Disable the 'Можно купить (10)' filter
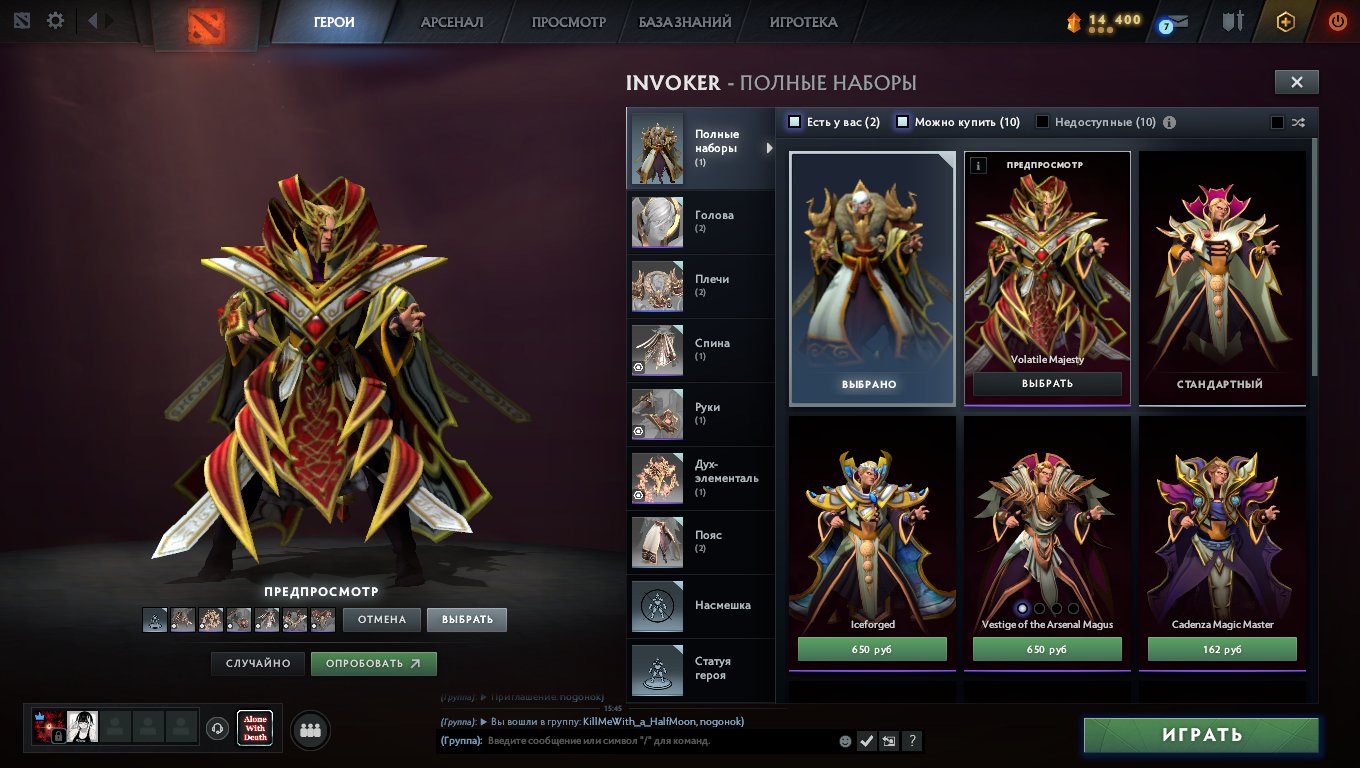The image size is (1360, 768). click(902, 121)
